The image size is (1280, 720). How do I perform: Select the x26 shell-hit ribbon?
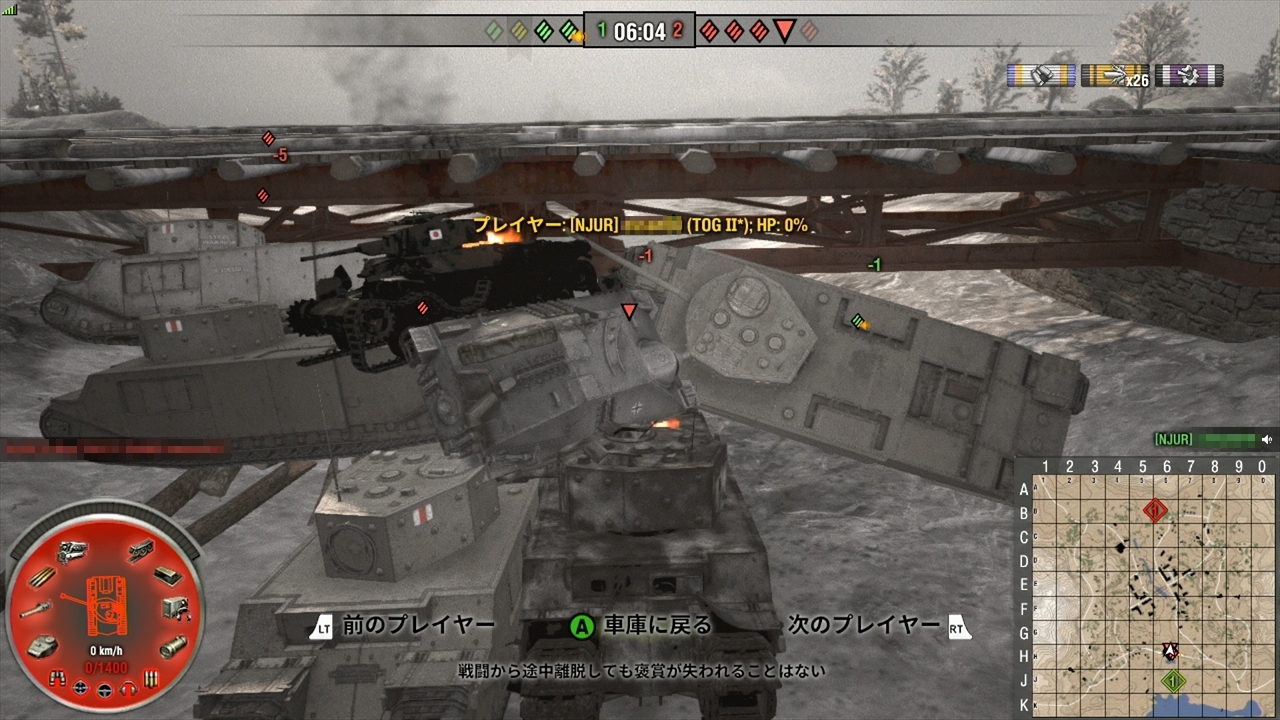[x=1115, y=76]
